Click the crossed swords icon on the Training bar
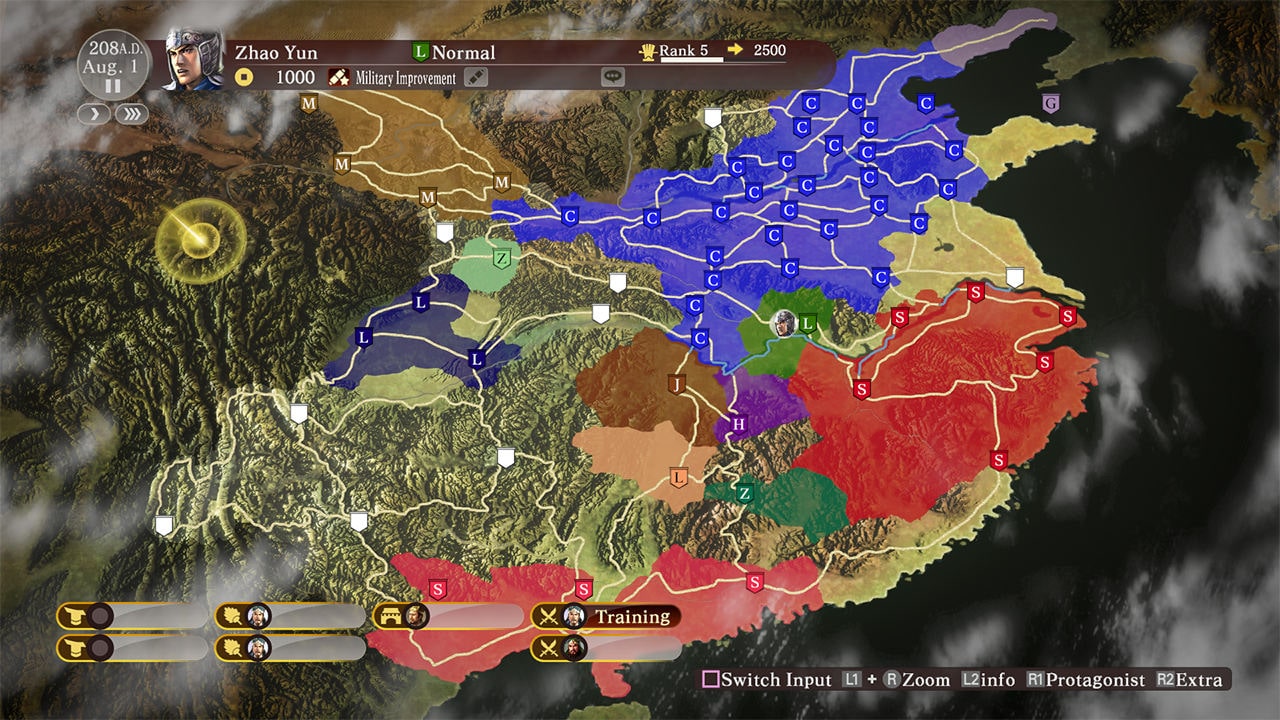1280x720 pixels. click(x=549, y=617)
